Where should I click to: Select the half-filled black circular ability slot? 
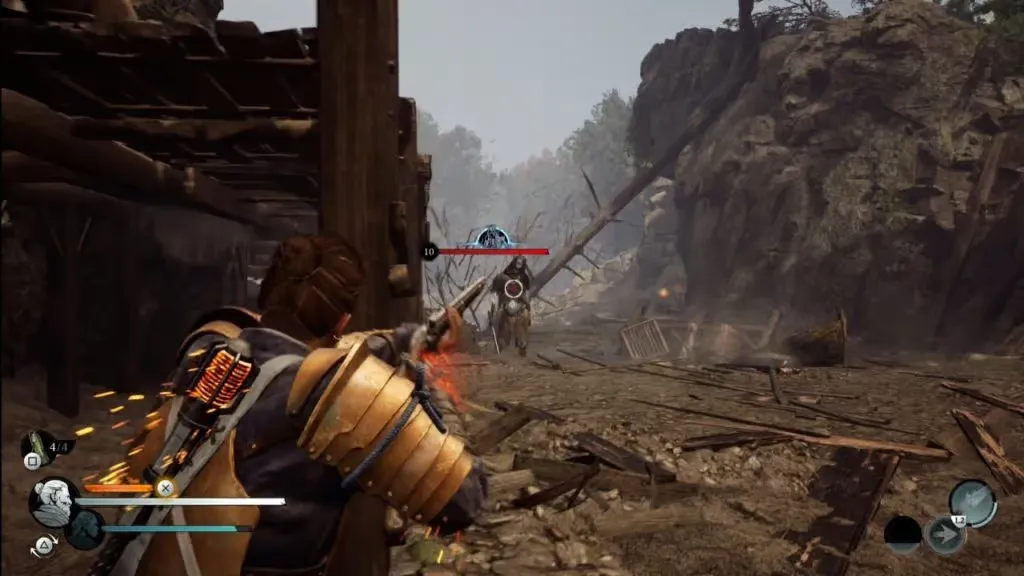coord(903,535)
